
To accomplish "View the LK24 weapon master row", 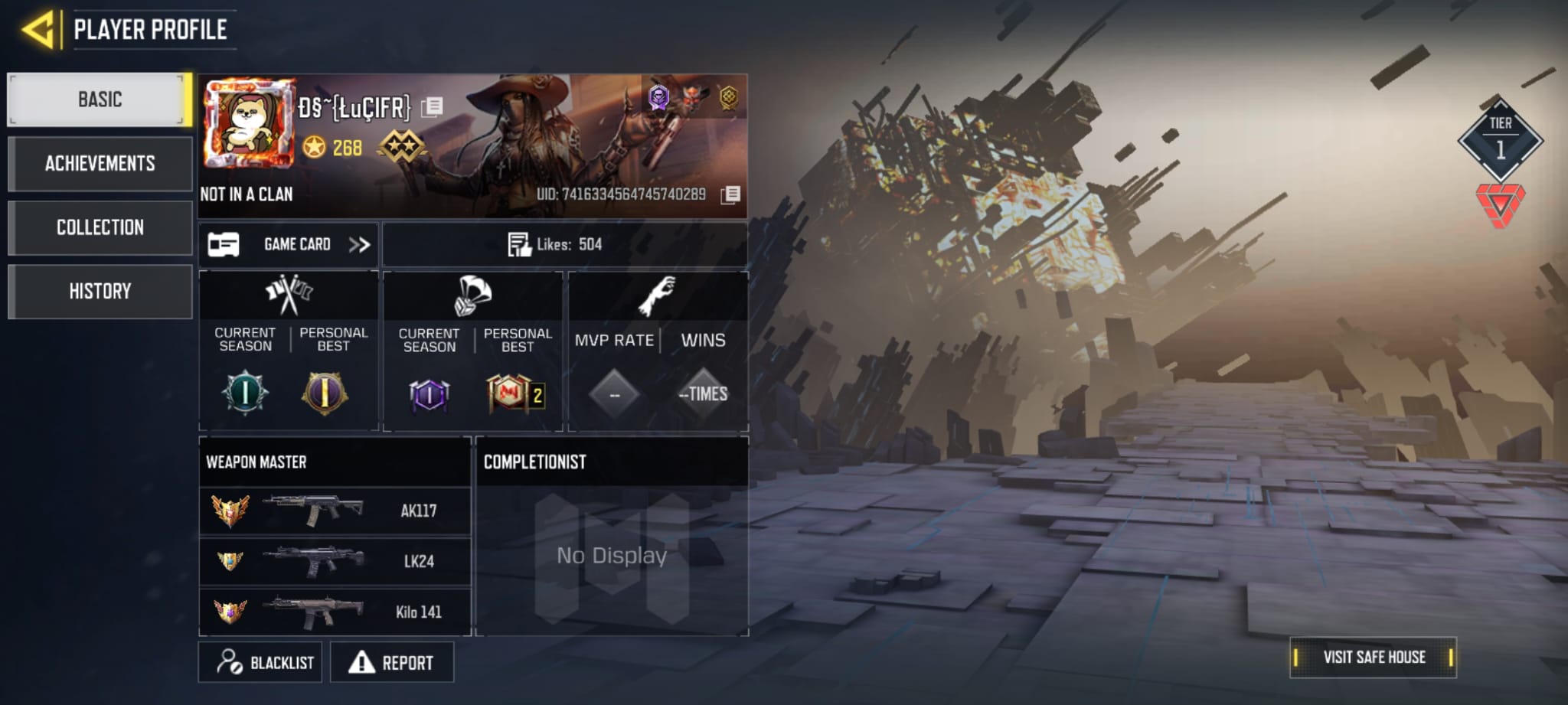I will point(335,561).
